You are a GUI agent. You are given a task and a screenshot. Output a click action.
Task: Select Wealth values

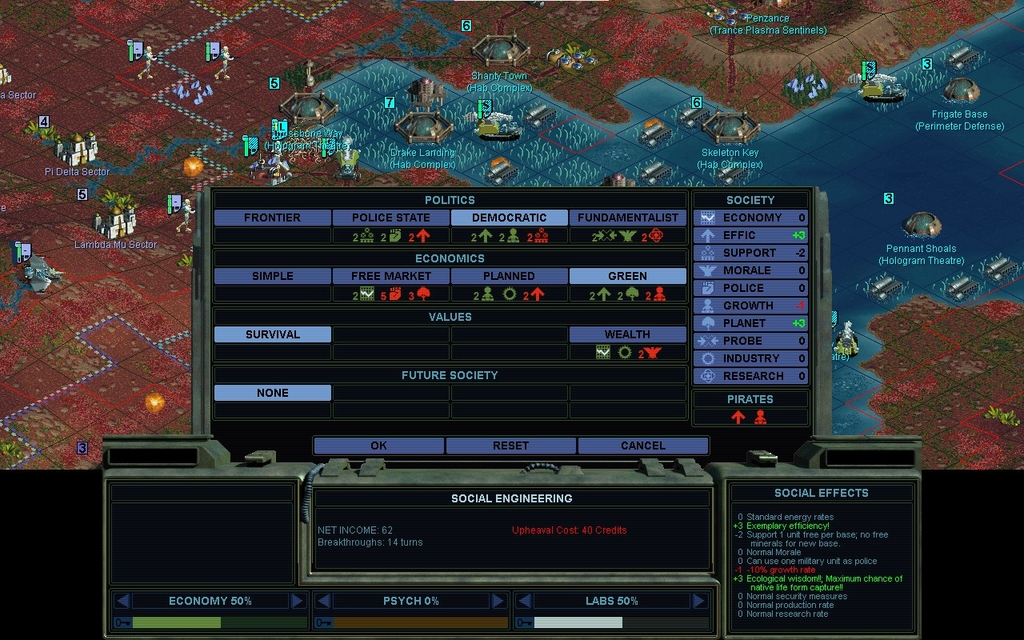627,334
